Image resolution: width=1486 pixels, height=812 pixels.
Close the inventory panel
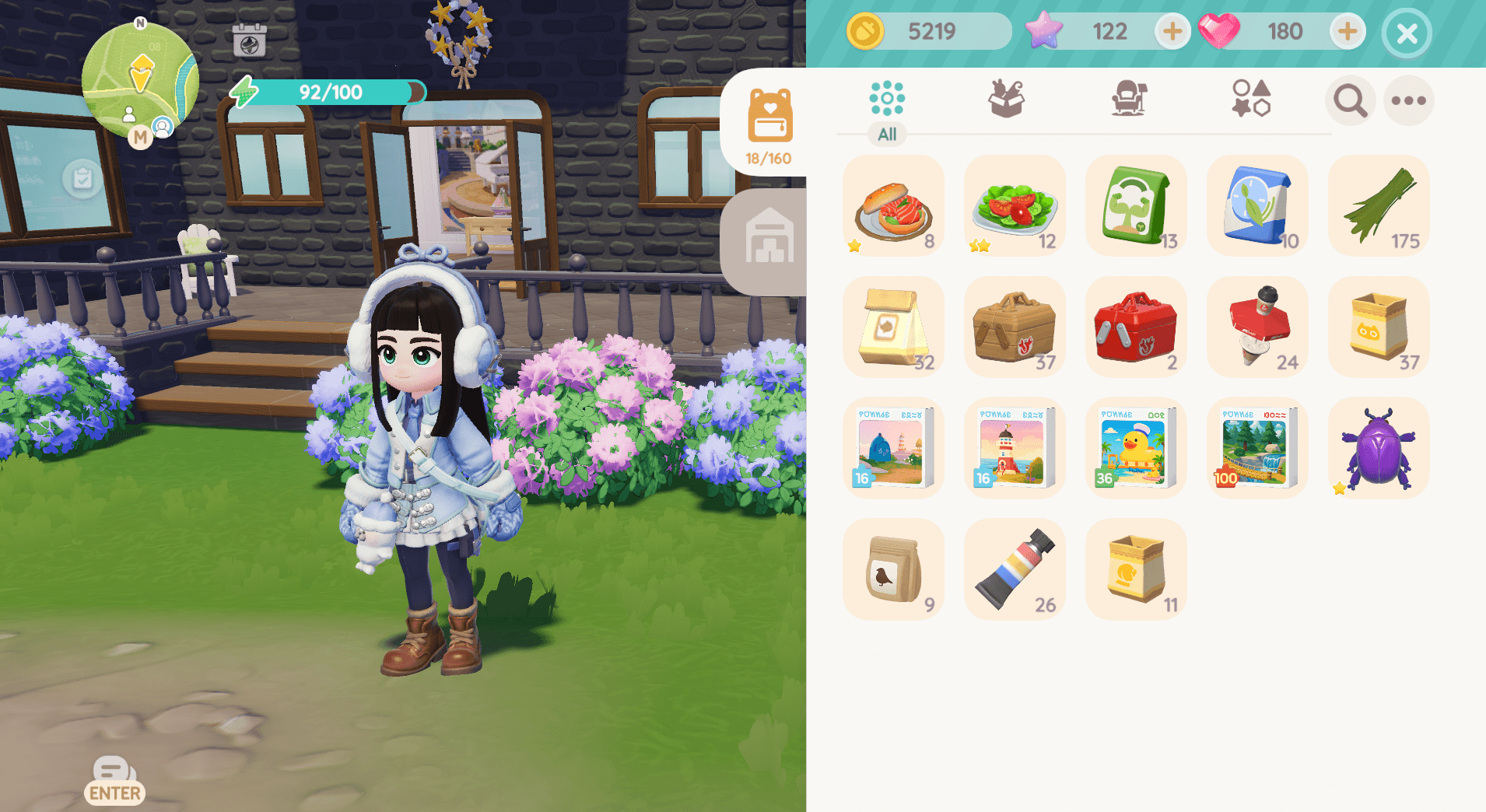1407,32
